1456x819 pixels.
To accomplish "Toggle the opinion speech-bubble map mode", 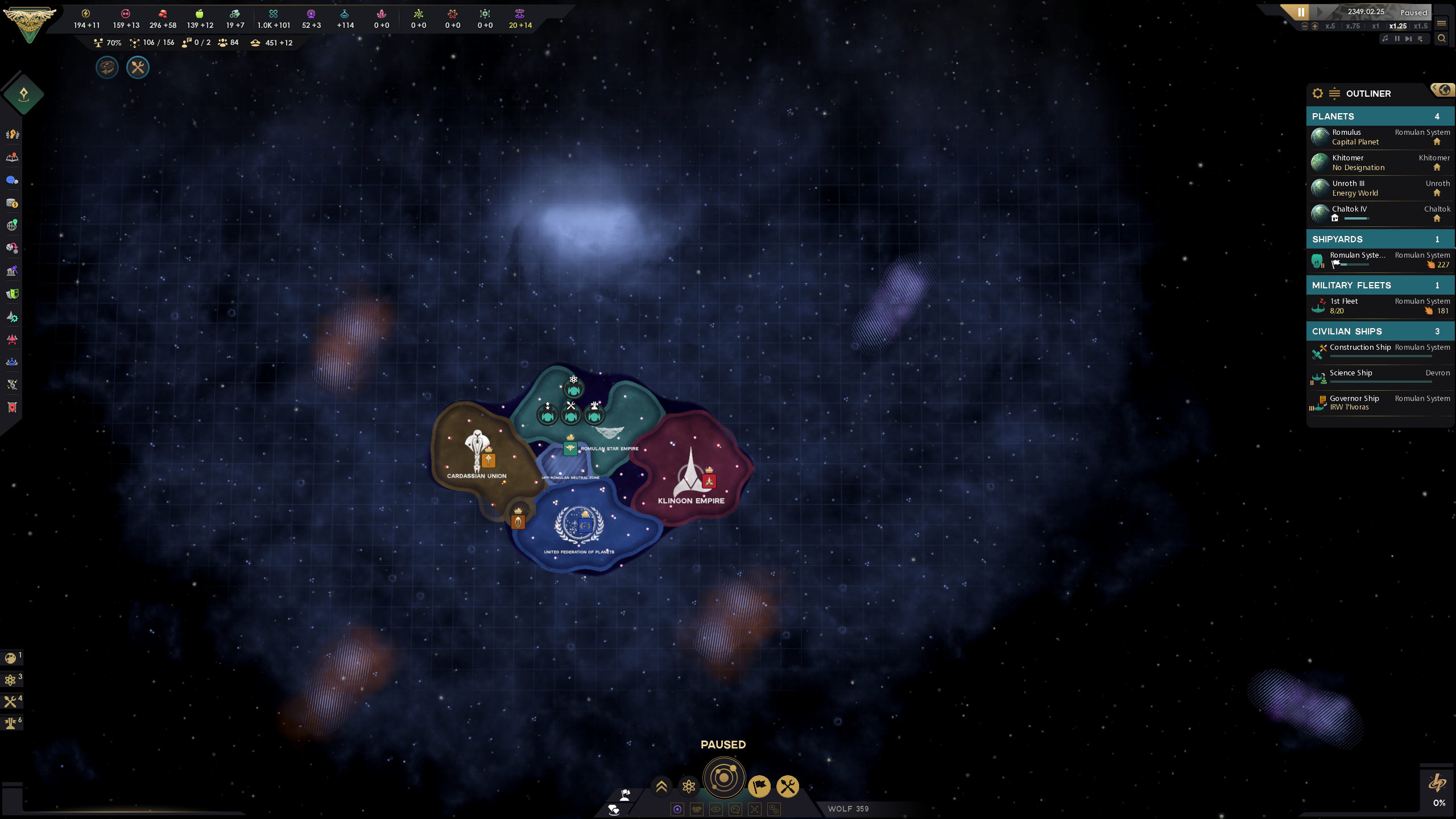I will point(735,809).
